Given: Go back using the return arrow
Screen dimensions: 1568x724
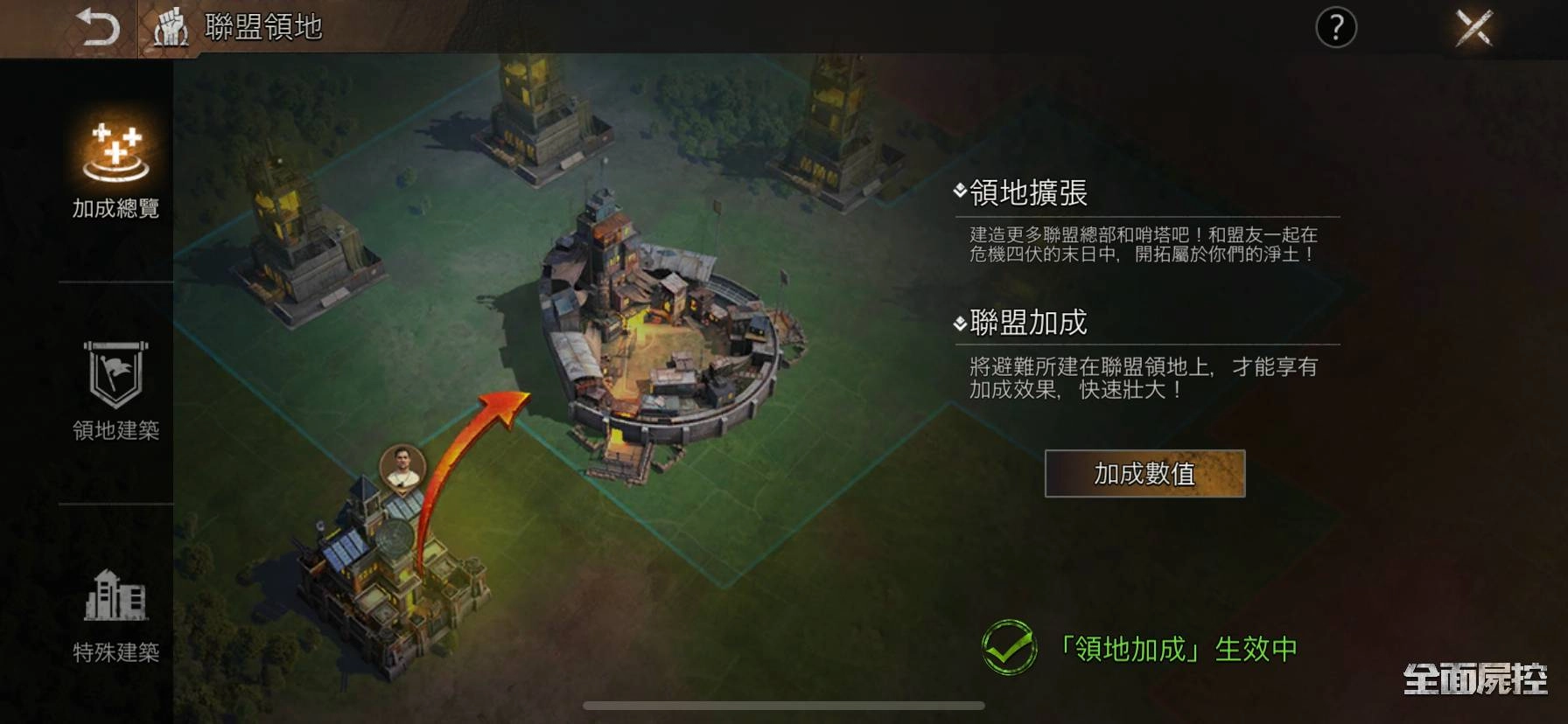Looking at the screenshot, I should [97, 27].
